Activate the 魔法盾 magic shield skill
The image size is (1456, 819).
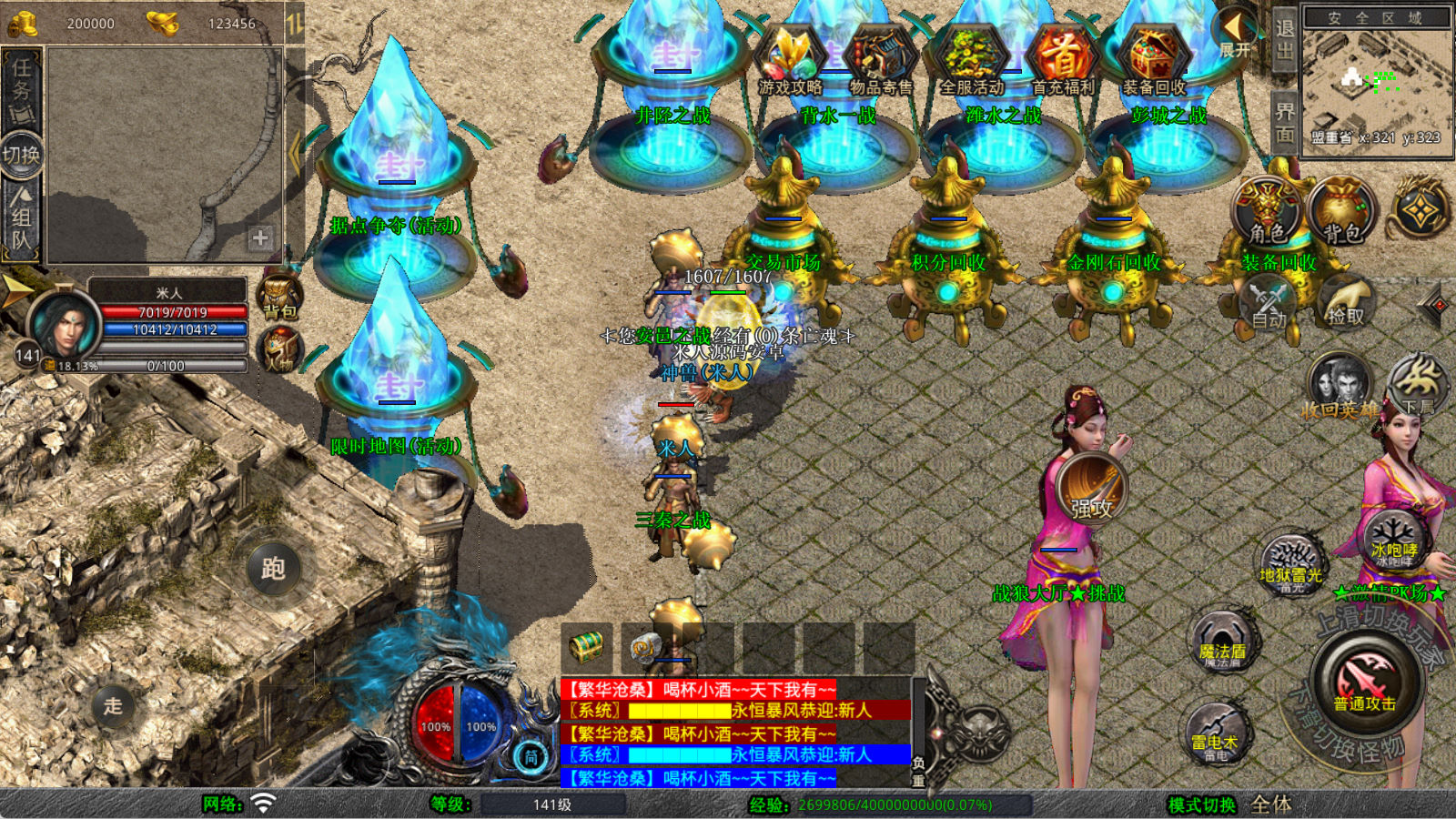pos(1221,641)
